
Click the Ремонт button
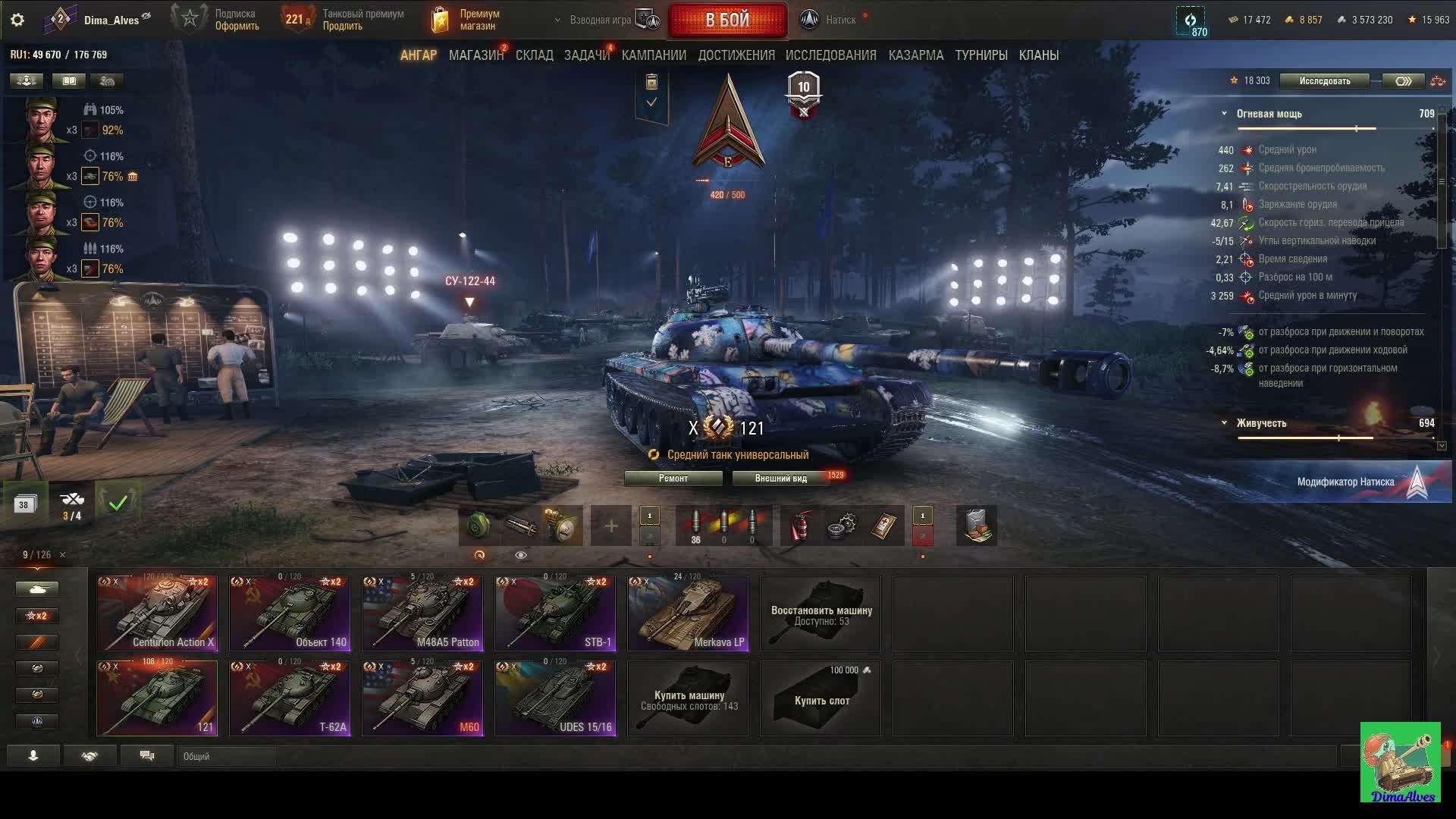tap(673, 479)
